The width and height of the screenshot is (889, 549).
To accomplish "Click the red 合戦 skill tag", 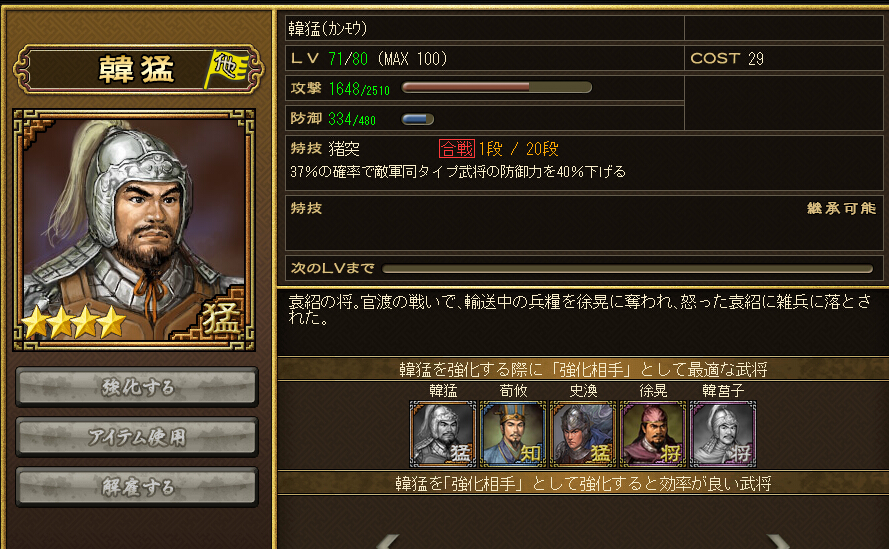I will (x=456, y=149).
